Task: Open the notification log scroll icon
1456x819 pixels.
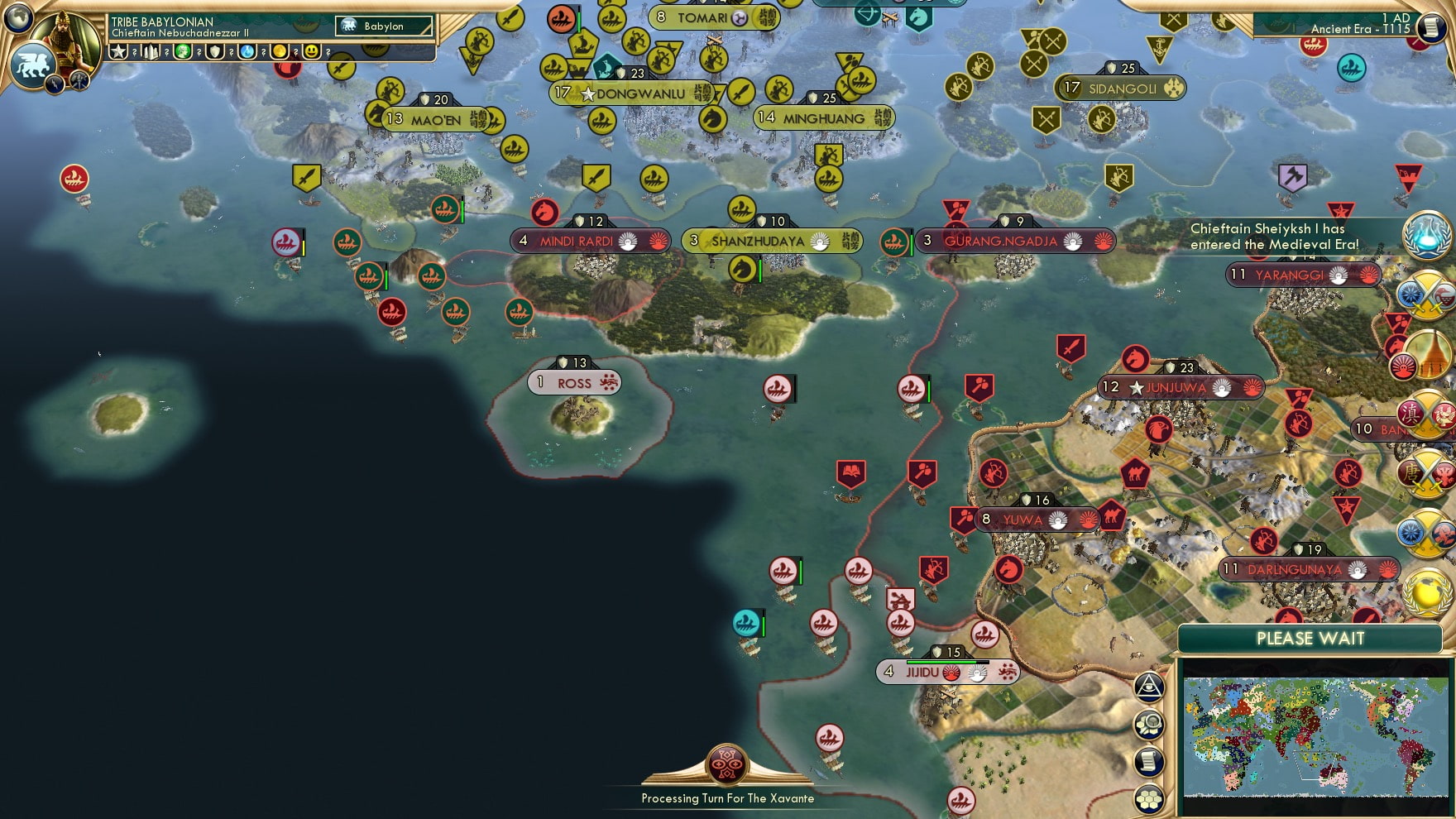Action: [x=1149, y=761]
